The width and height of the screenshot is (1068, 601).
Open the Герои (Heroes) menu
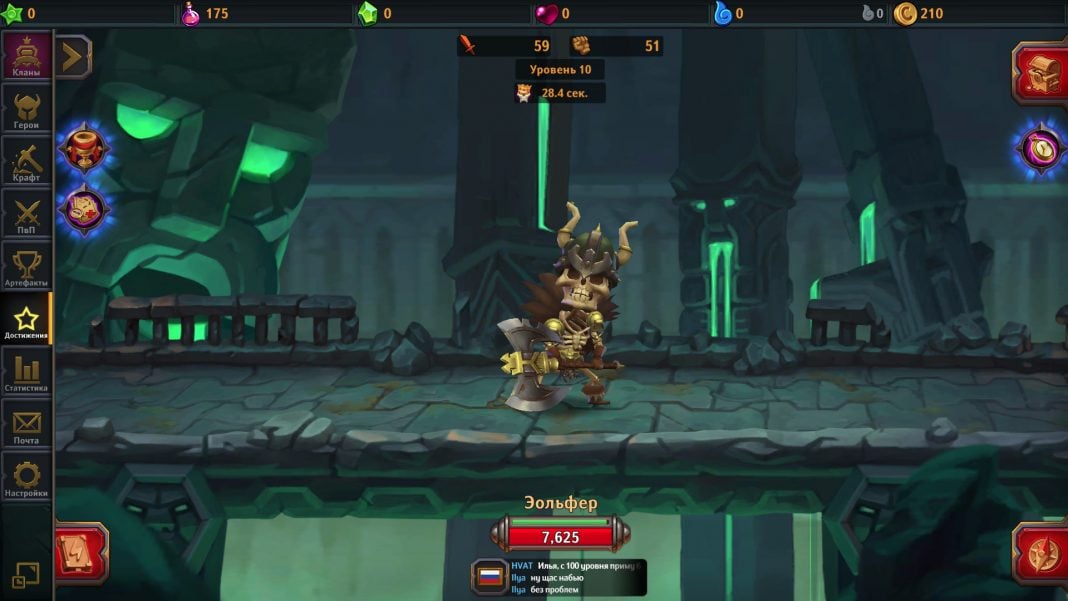pyautogui.click(x=26, y=108)
